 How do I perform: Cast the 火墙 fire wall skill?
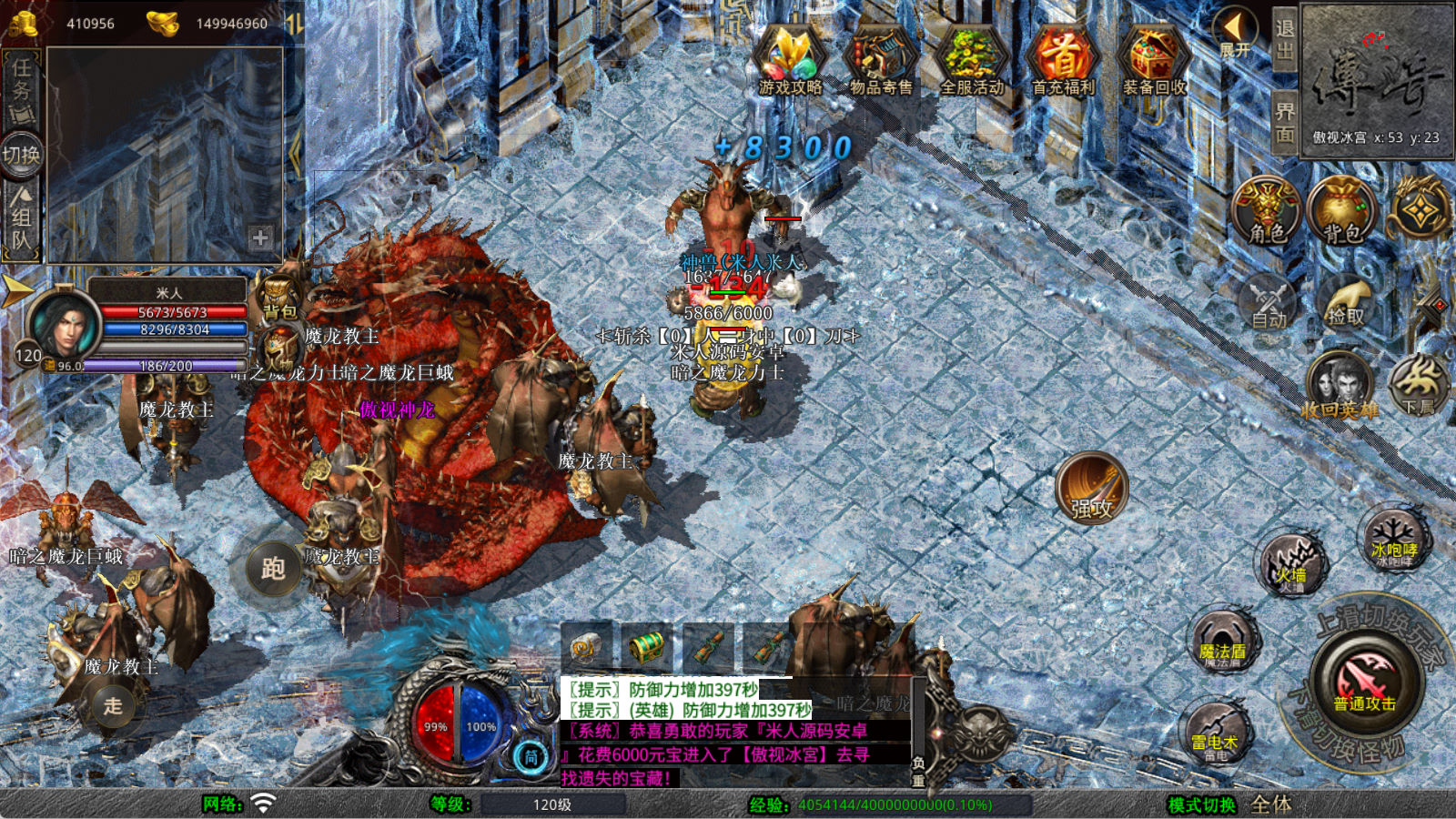pyautogui.click(x=1290, y=564)
